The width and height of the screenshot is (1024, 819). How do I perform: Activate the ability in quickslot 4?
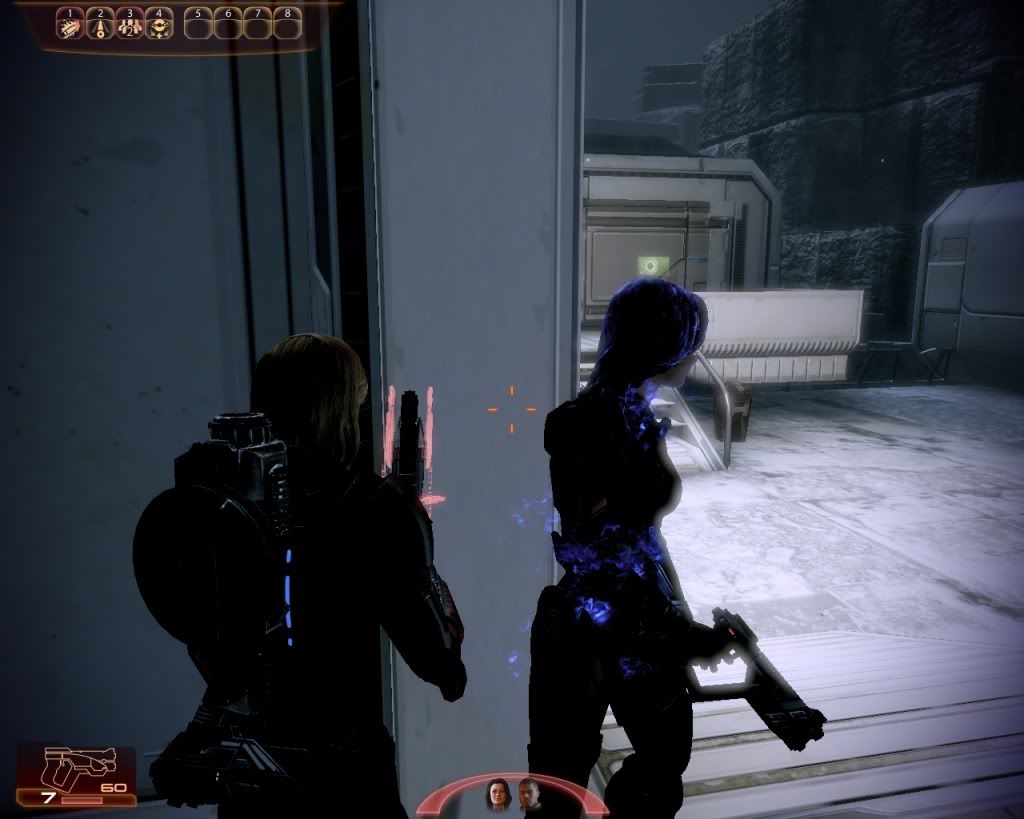tap(159, 27)
